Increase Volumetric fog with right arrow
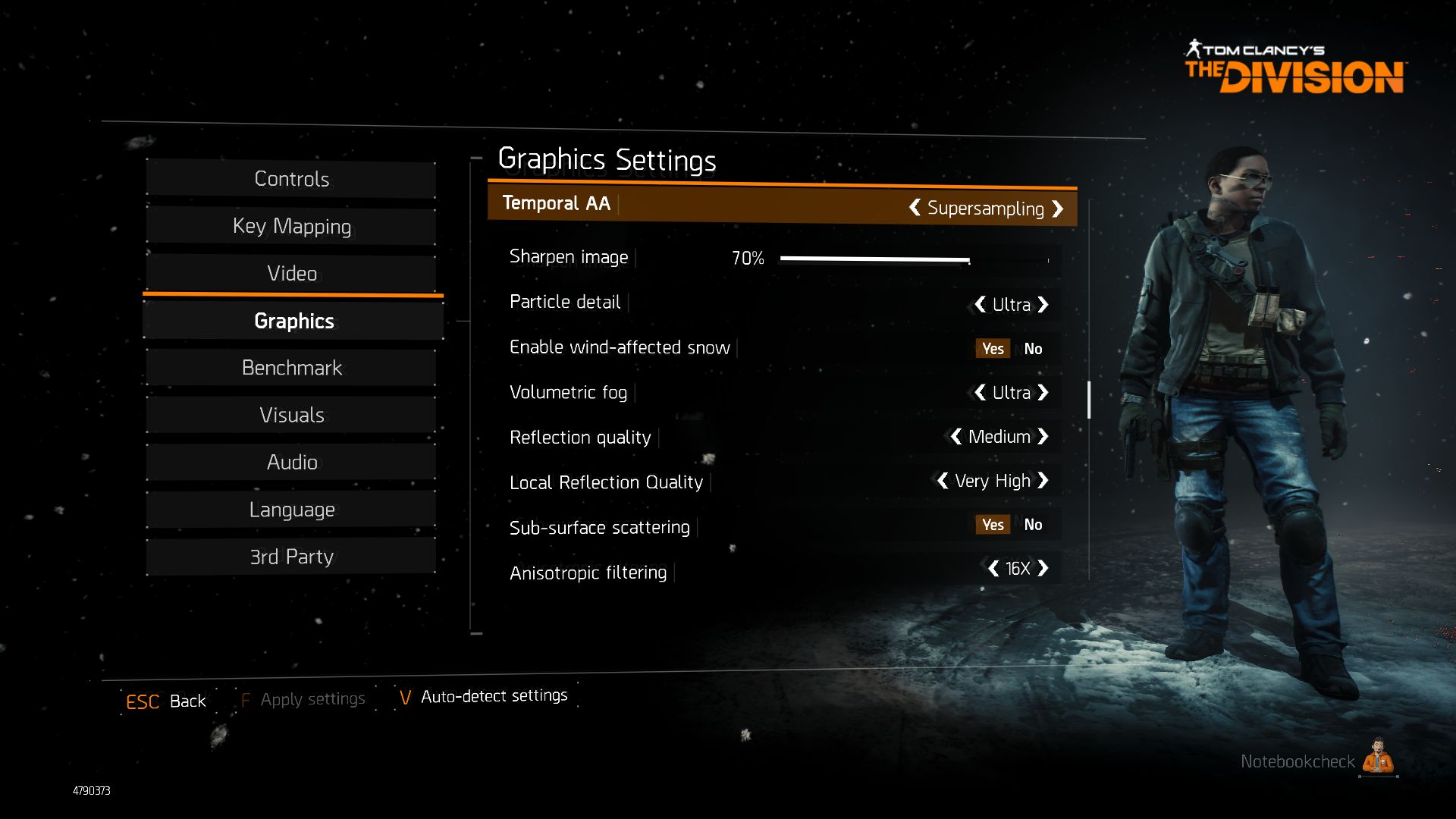1456x819 pixels. point(1043,392)
